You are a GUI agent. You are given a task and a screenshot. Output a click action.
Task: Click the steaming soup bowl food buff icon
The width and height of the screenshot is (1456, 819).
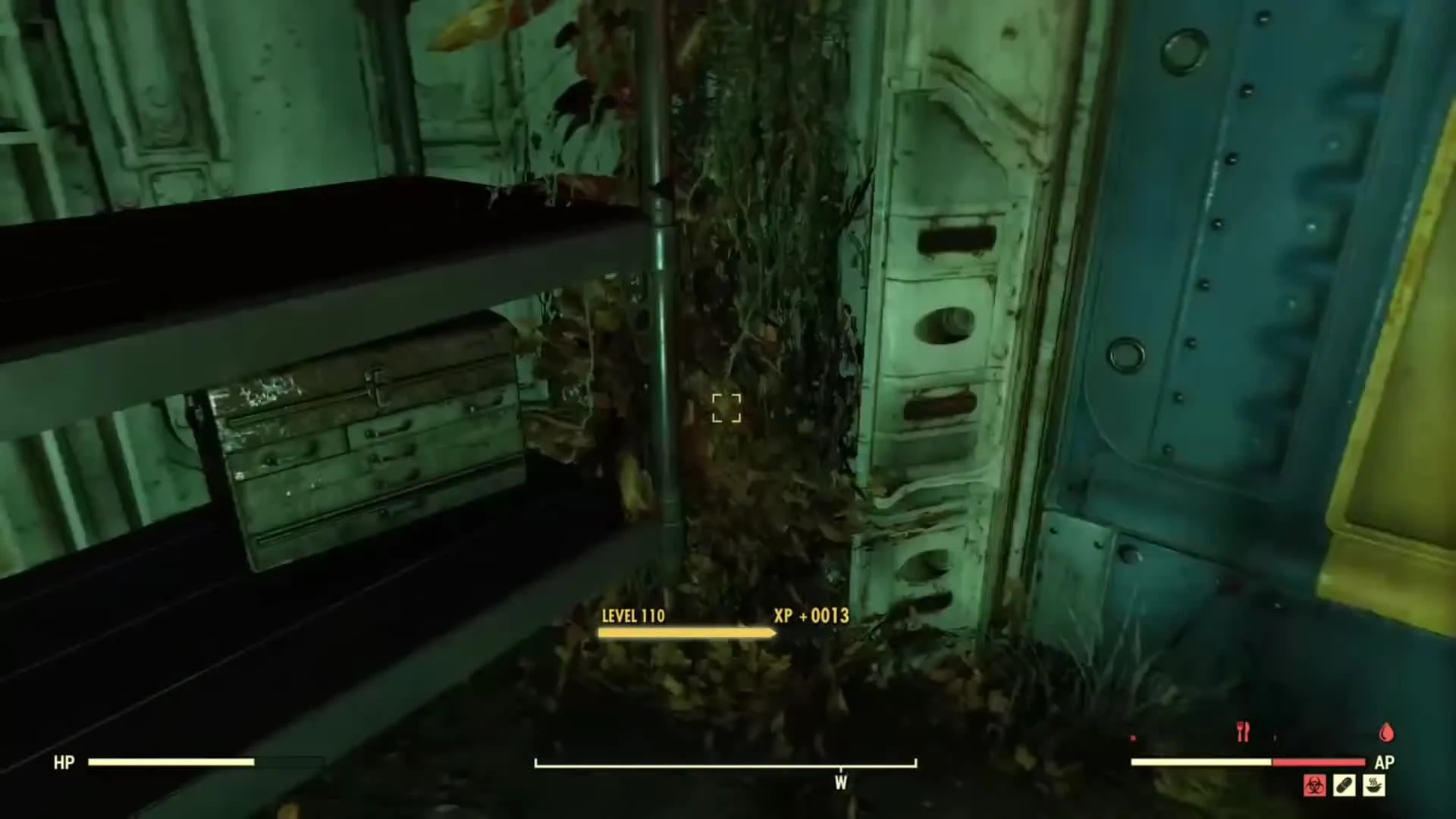[1373, 787]
